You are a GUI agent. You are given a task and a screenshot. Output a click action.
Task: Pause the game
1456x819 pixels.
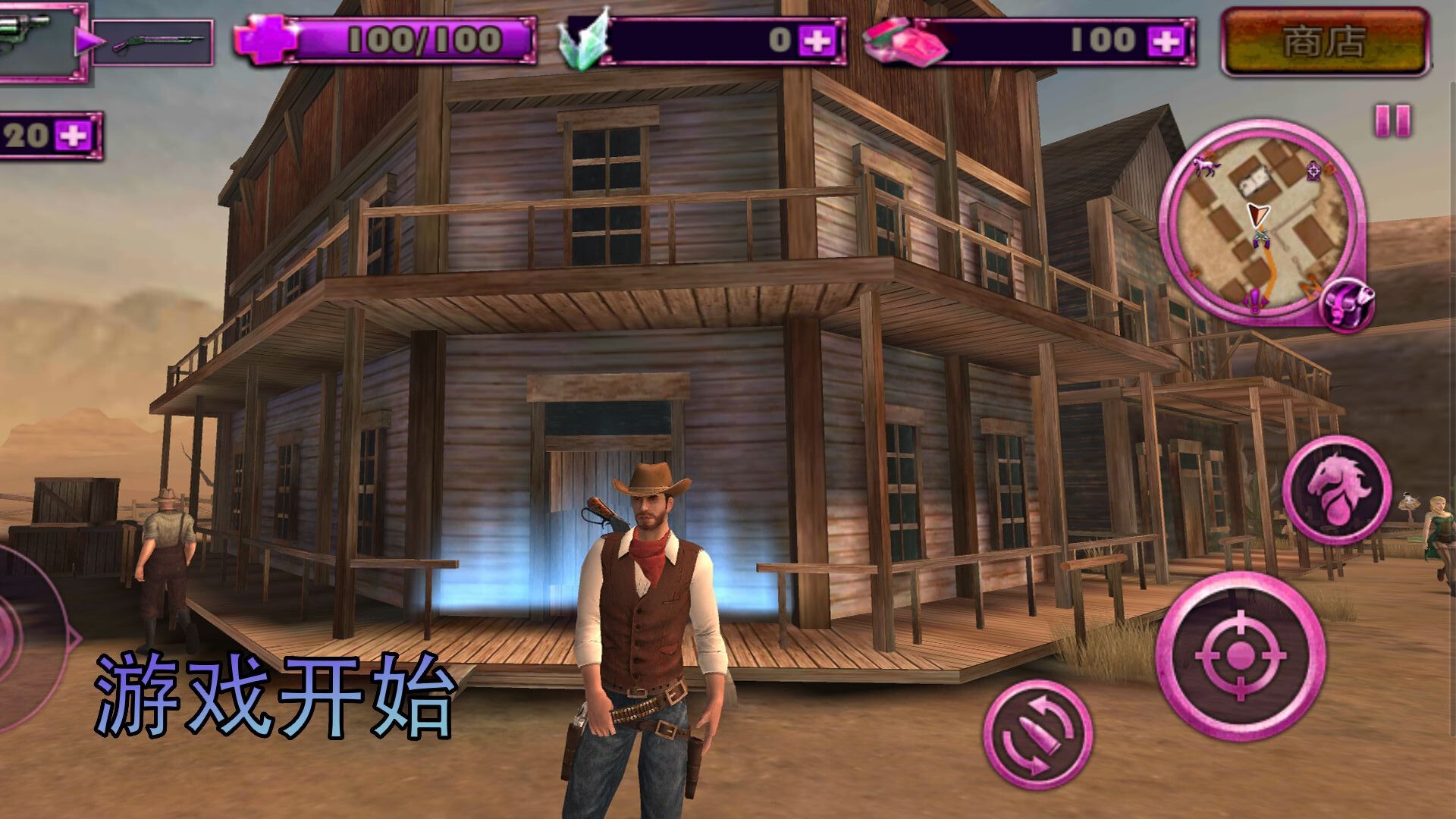[1392, 121]
